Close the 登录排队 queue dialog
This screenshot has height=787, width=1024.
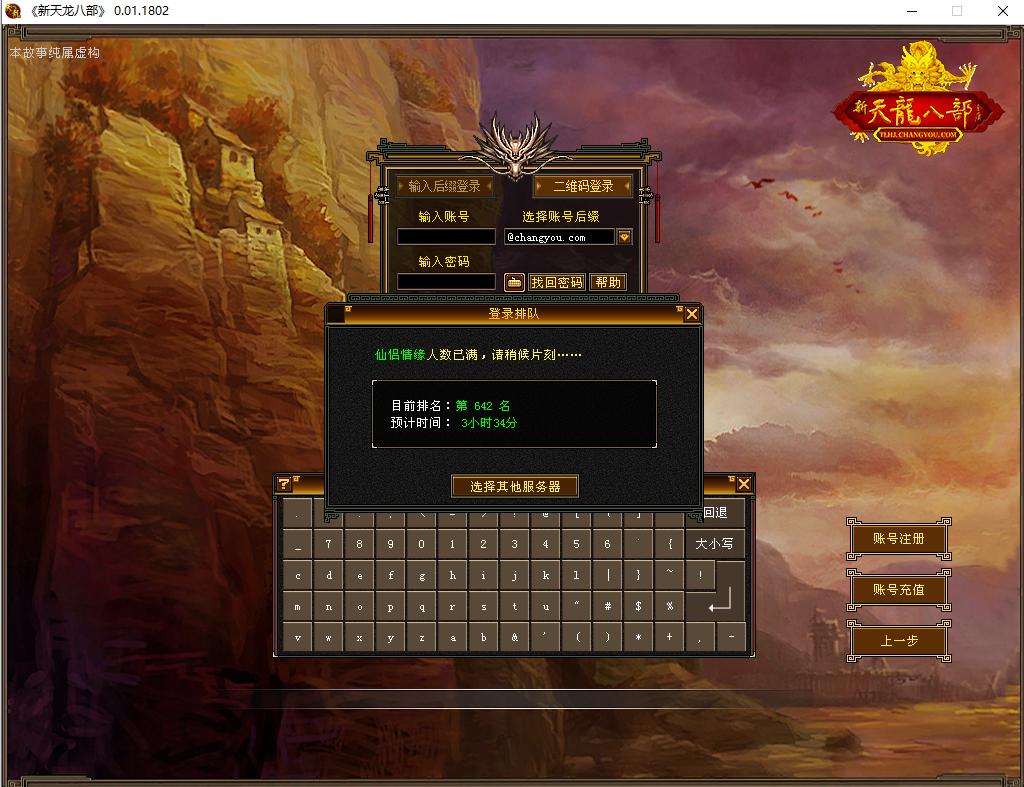[x=691, y=314]
